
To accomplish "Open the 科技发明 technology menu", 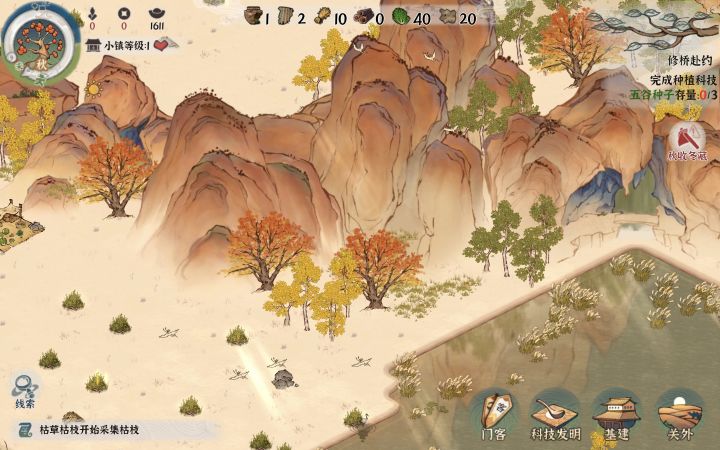I will pyautogui.click(x=556, y=412).
